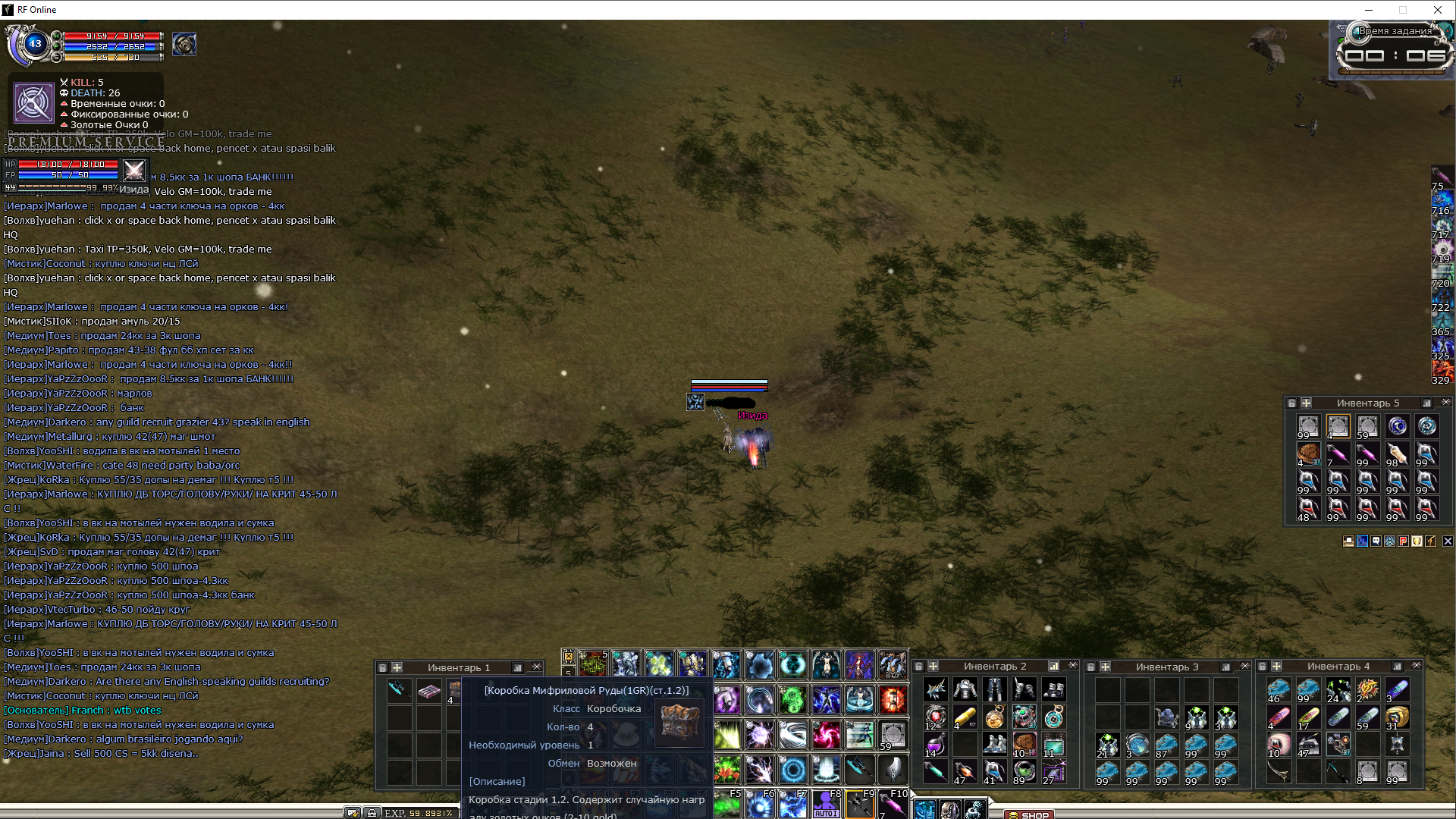Select the yellow capsule with count 4

tap(965, 717)
